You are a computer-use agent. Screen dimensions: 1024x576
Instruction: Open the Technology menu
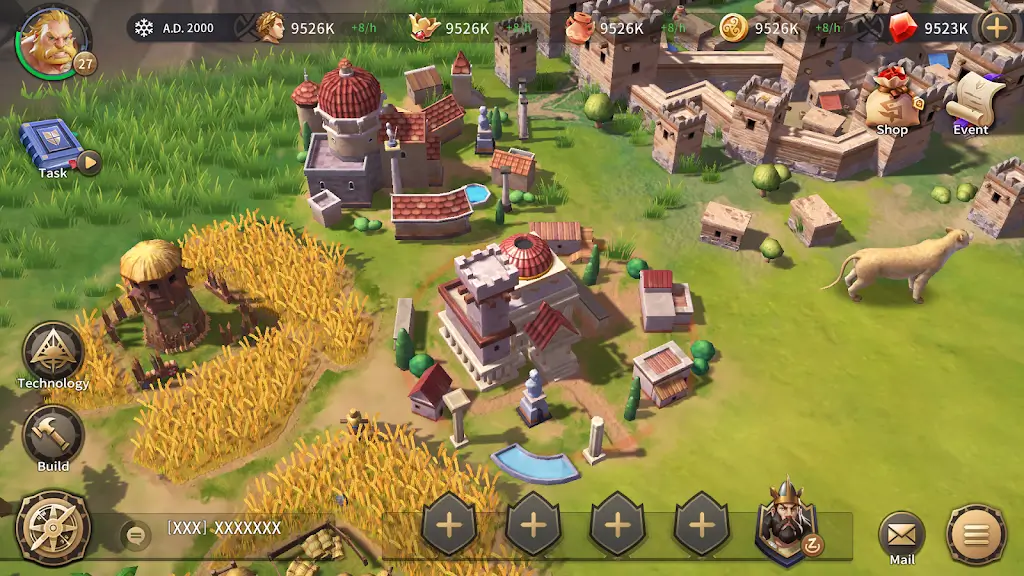click(x=53, y=353)
